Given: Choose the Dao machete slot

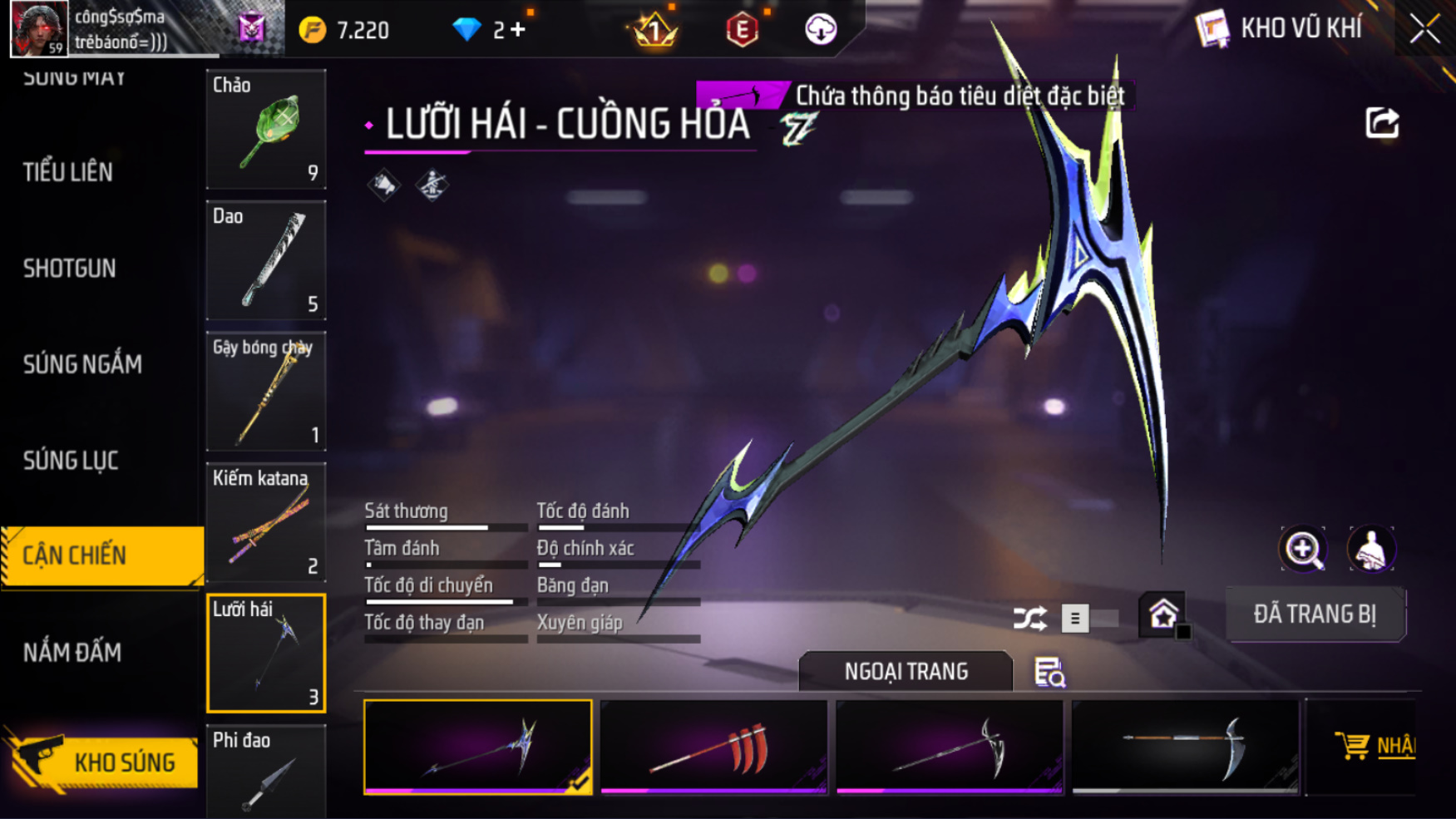Looking at the screenshot, I should (266, 260).
